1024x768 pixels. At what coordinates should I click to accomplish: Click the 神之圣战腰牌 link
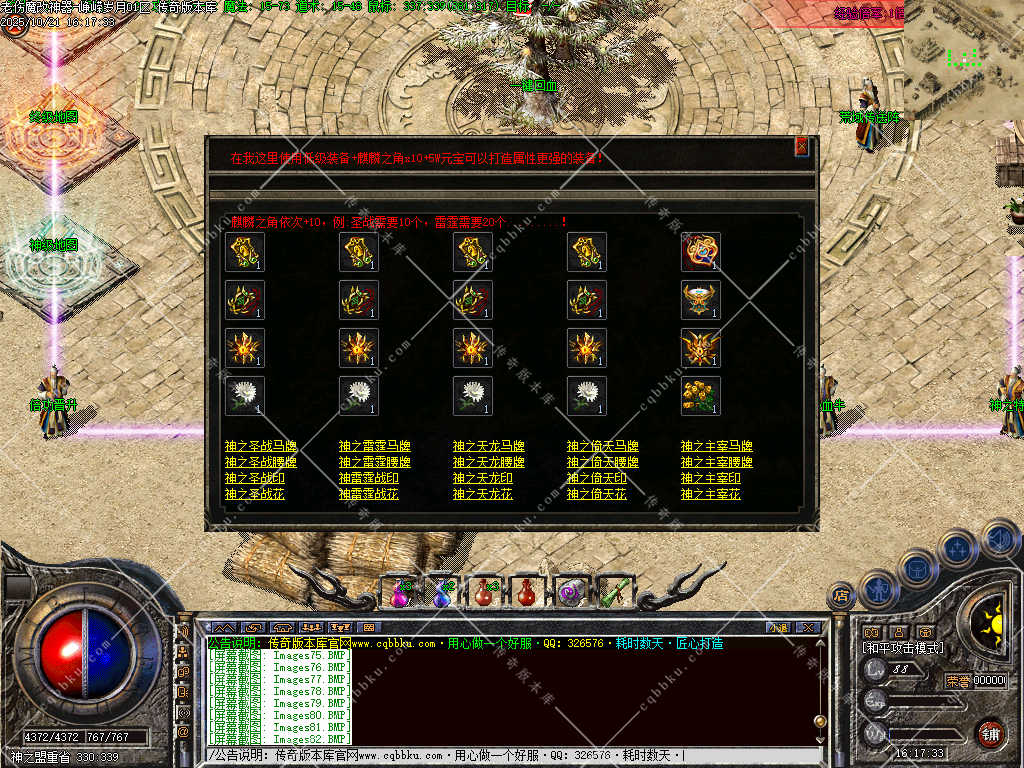[261, 462]
